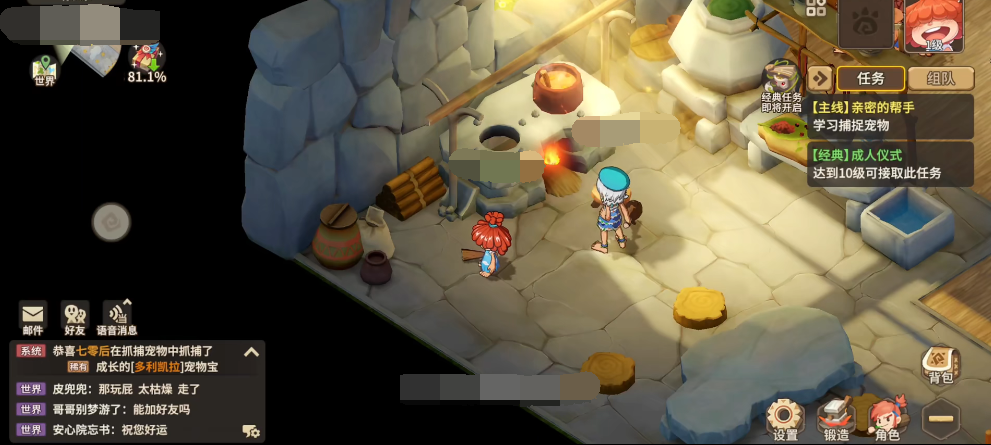The height and width of the screenshot is (445, 991).
Task: Open chat settings gear icon
Action: [x=251, y=431]
